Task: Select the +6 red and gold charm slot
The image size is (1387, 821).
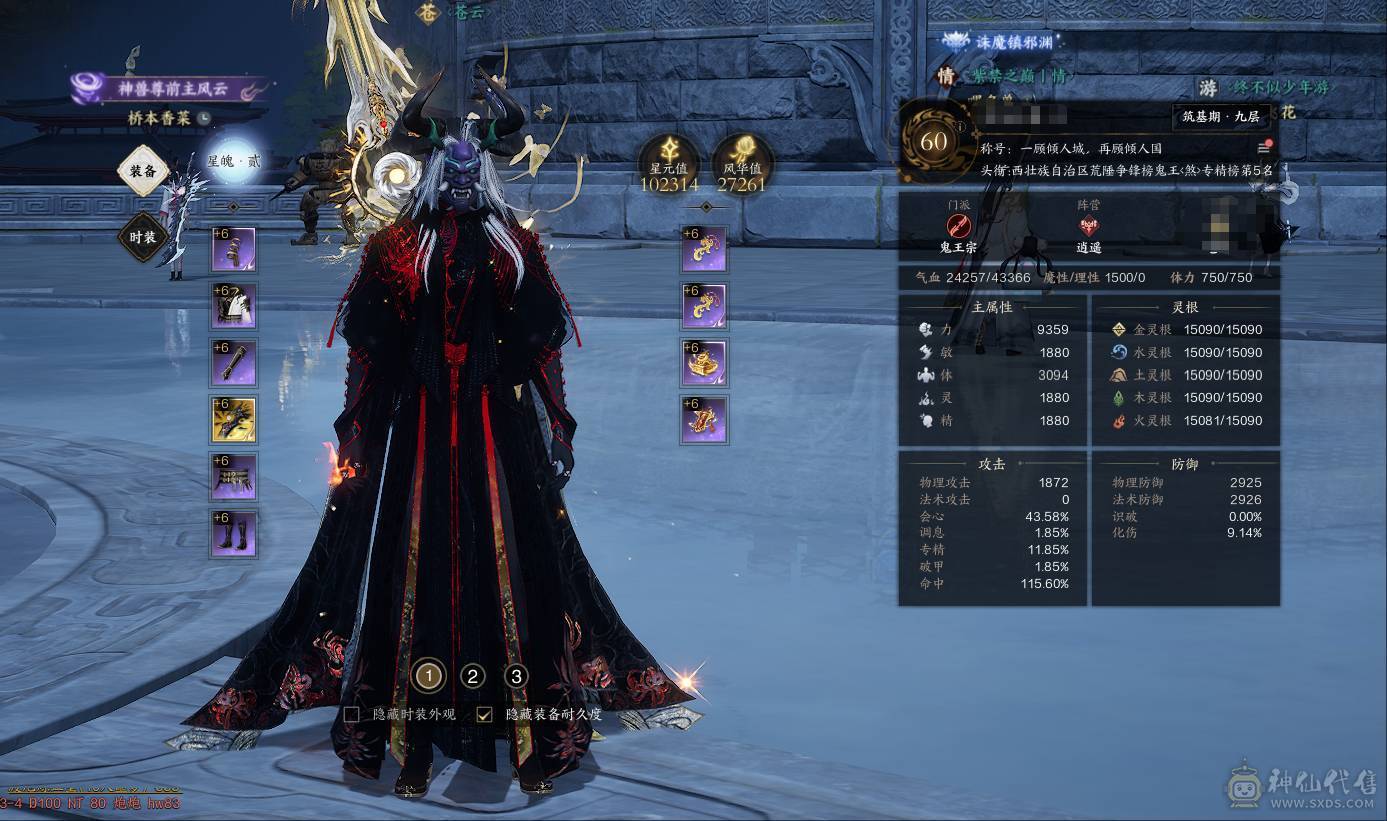Action: point(703,420)
